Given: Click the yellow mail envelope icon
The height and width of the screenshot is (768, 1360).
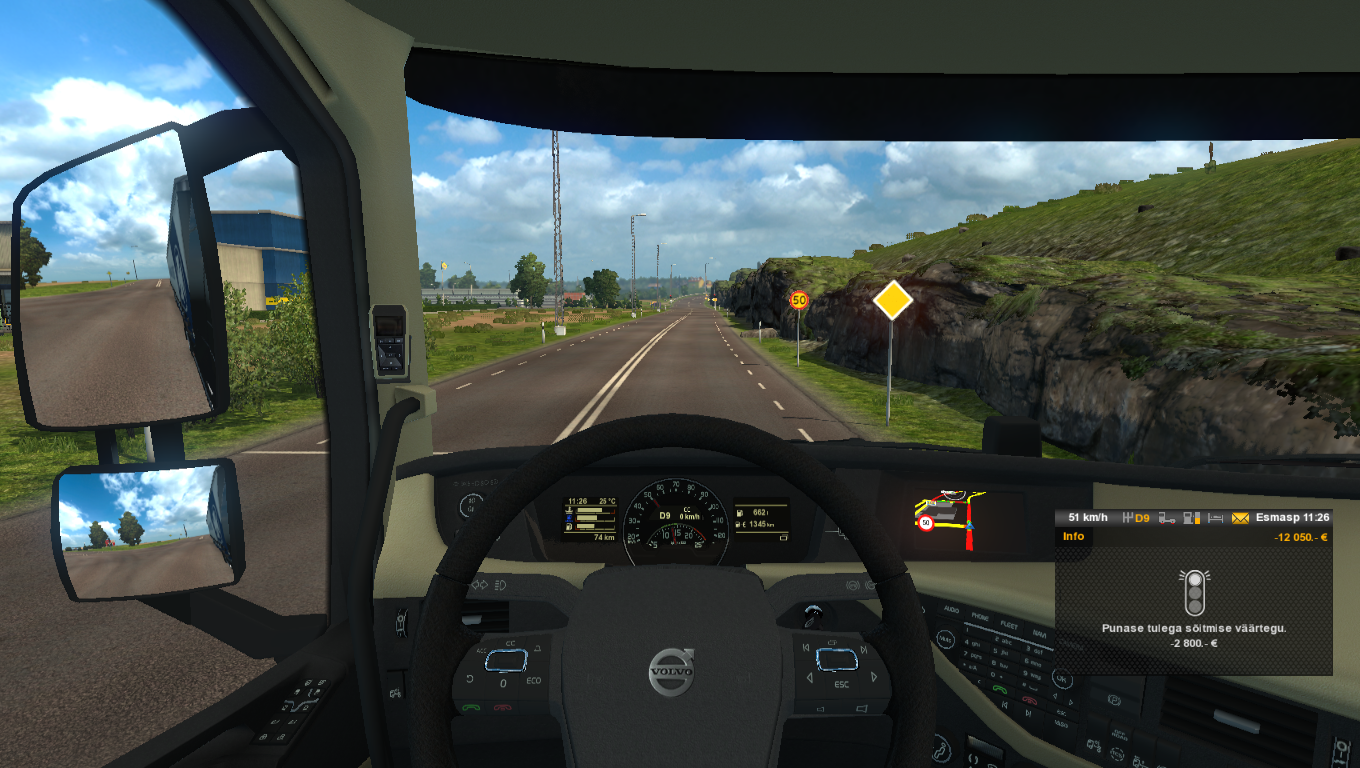Looking at the screenshot, I should click(x=1240, y=518).
